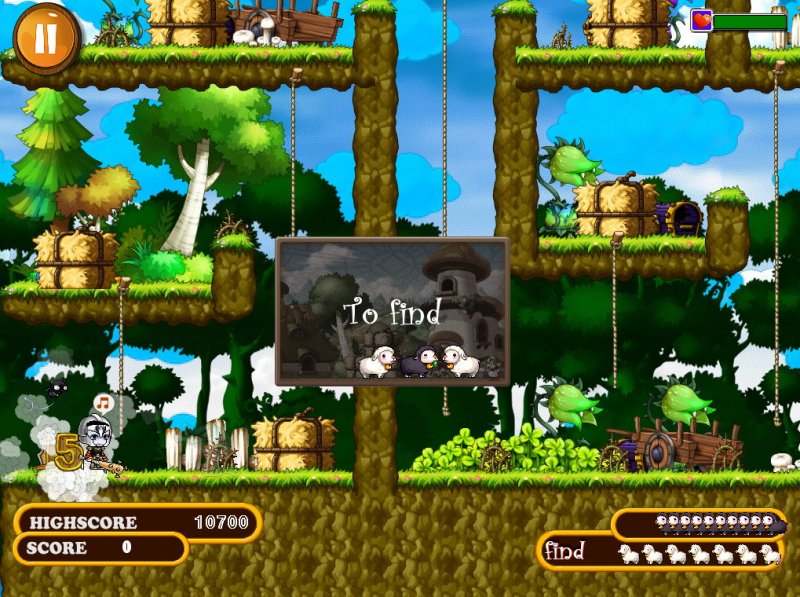Screen dimensions: 800x597
Task: Dismiss the 'To find' sheep popup
Action: [392, 311]
